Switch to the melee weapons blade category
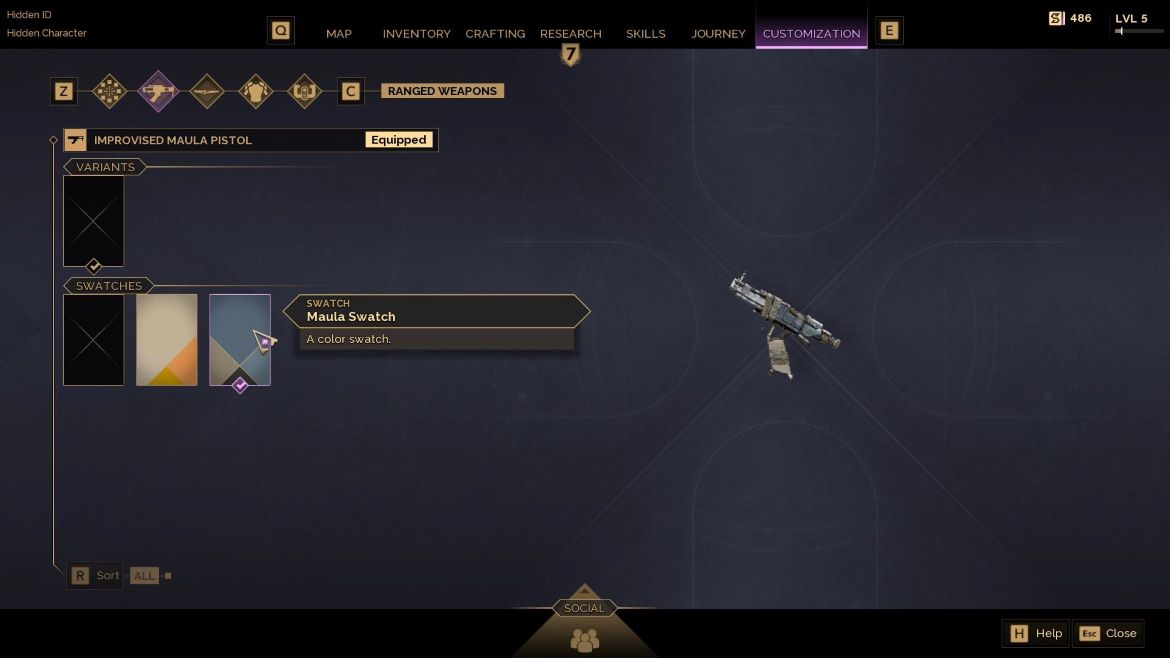1170x658 pixels. [x=207, y=92]
